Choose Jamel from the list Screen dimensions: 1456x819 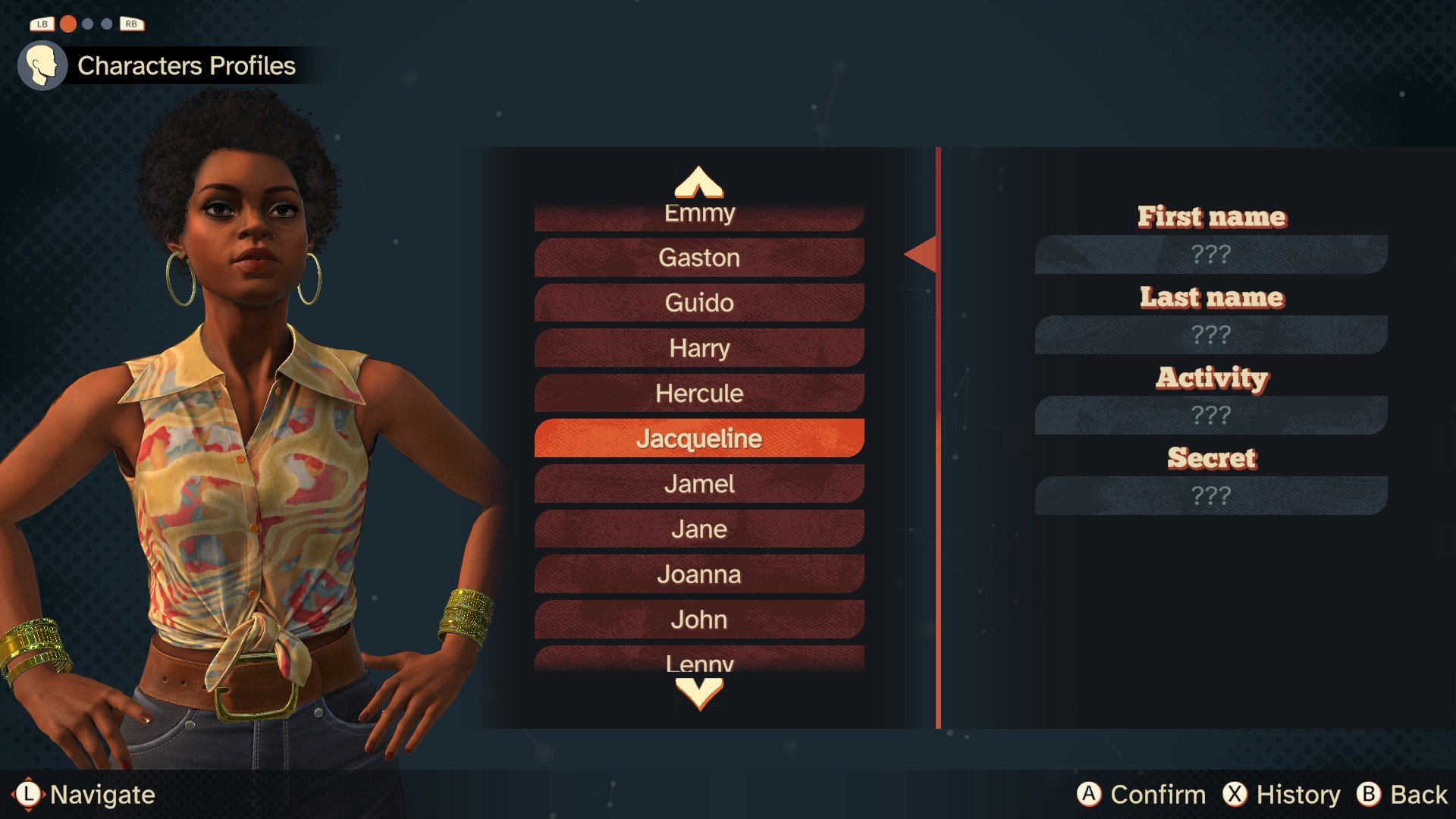coord(698,484)
